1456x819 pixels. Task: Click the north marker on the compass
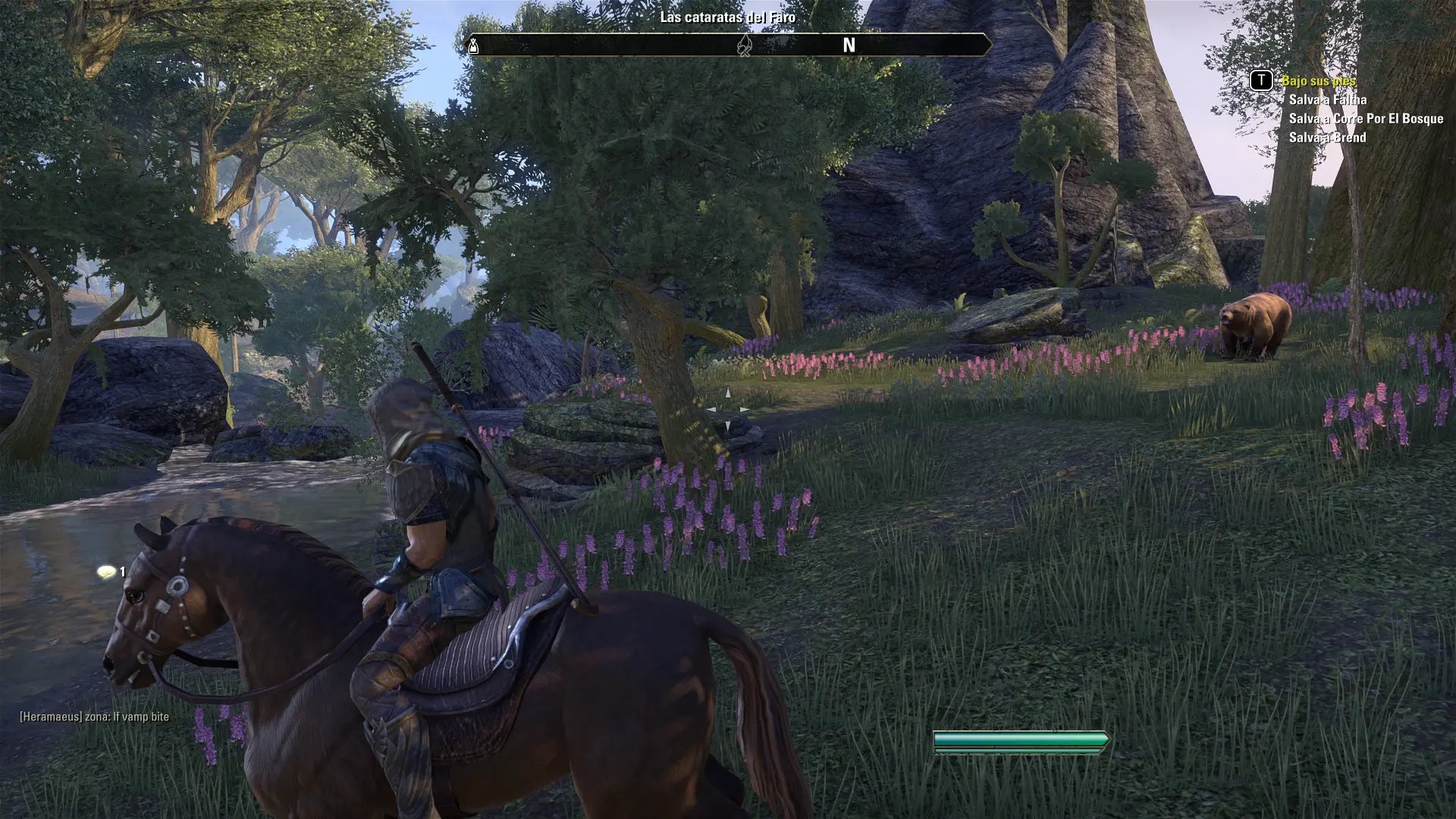click(x=849, y=45)
